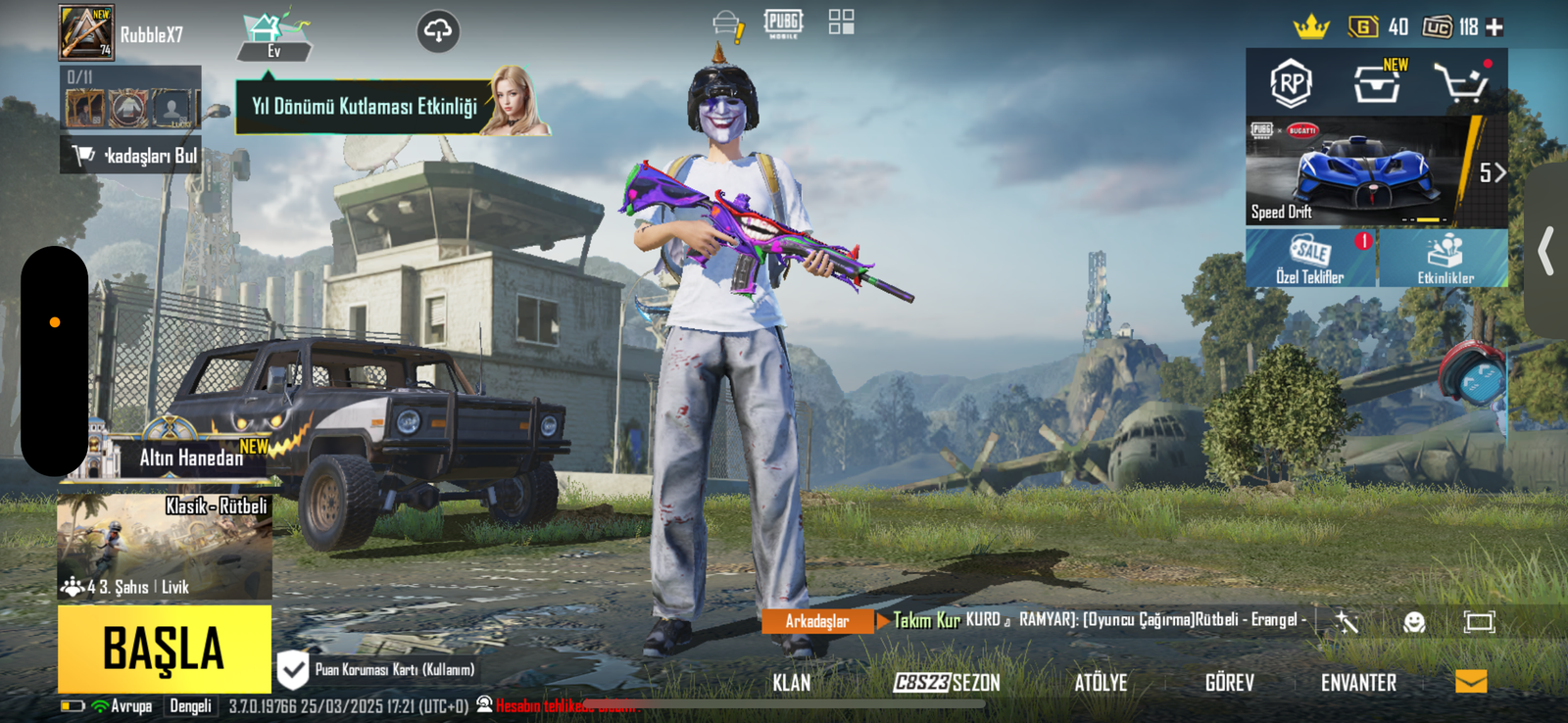The height and width of the screenshot is (723, 1568).
Task: Open the RP Royale Pass icon
Action: tap(1291, 83)
